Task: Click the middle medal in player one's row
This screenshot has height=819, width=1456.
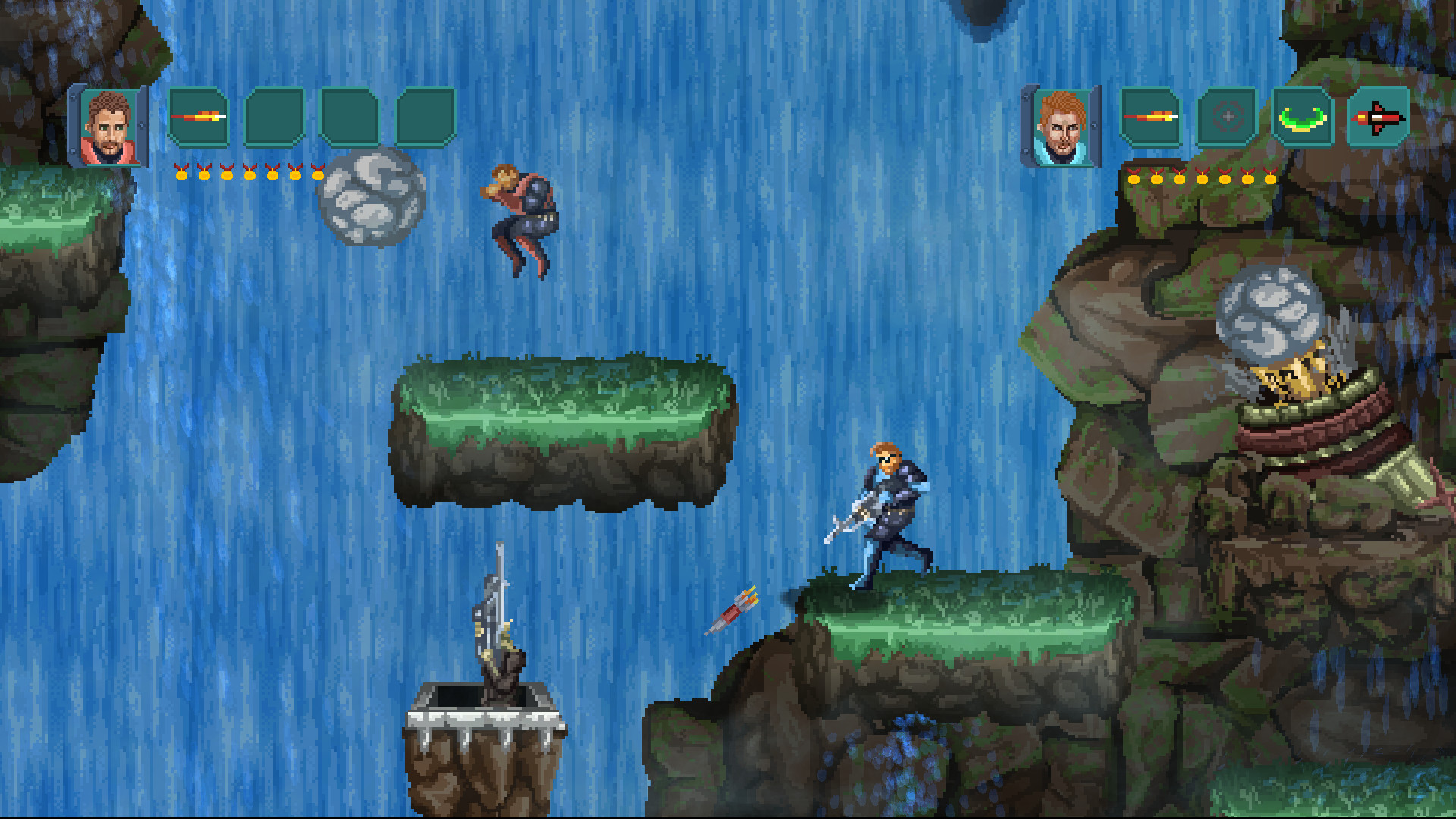Action: pos(249,175)
